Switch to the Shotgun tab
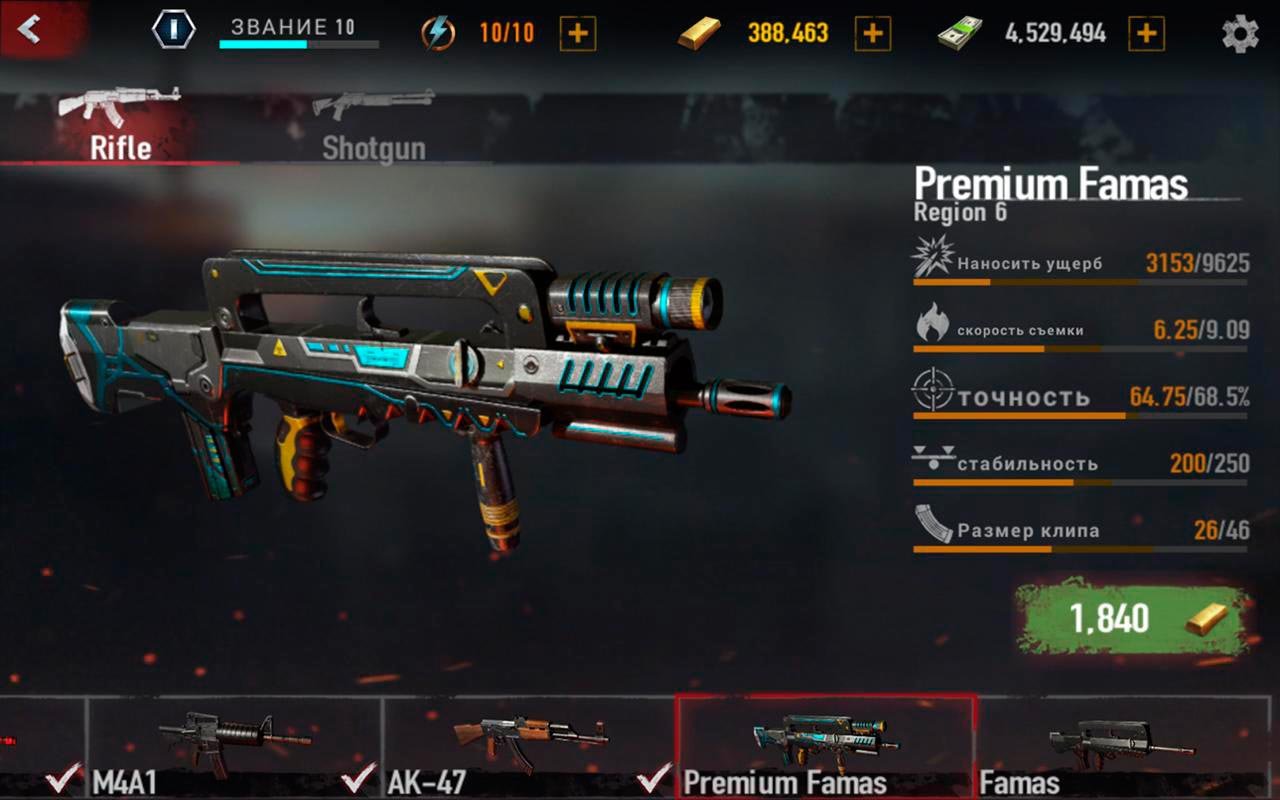 tap(373, 127)
